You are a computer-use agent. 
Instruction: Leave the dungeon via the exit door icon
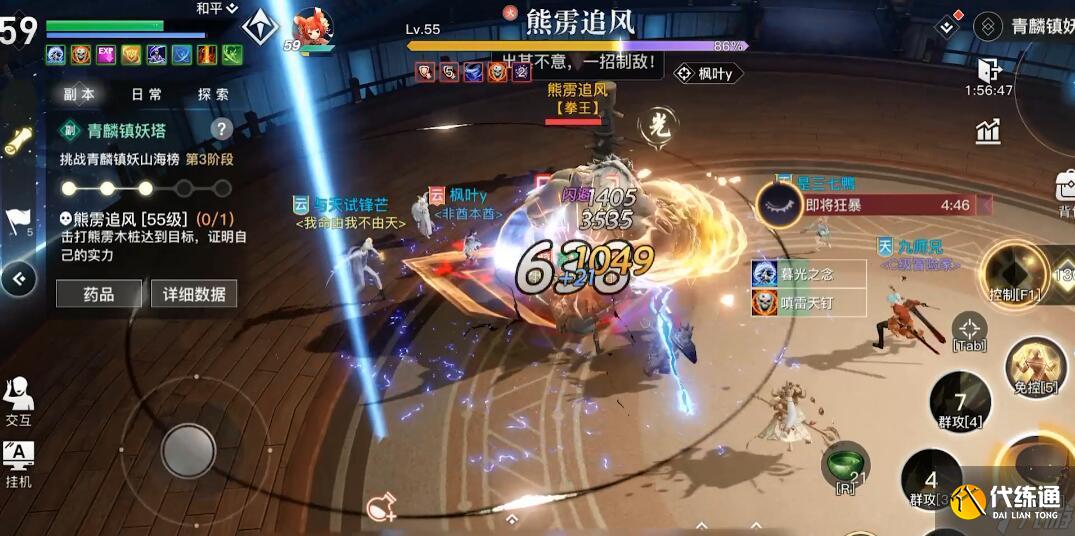[x=988, y=70]
